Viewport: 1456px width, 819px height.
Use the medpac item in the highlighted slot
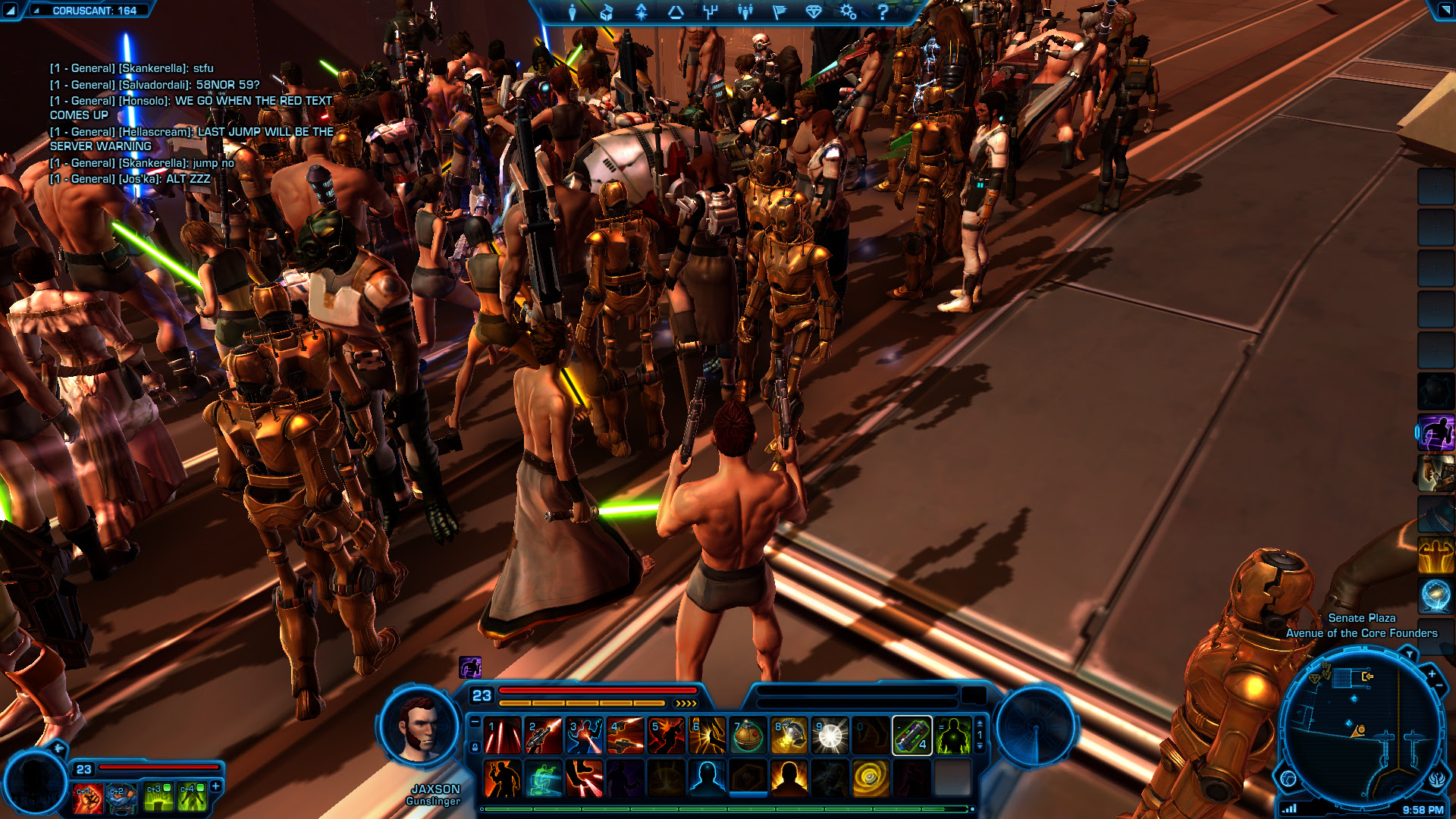pyautogui.click(x=912, y=736)
